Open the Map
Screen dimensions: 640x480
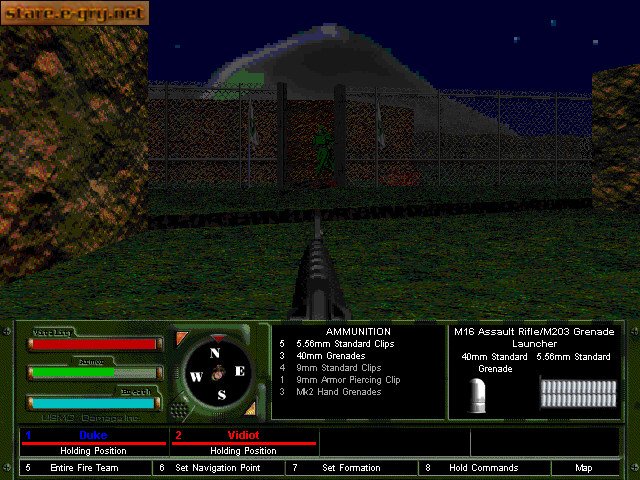[584, 467]
